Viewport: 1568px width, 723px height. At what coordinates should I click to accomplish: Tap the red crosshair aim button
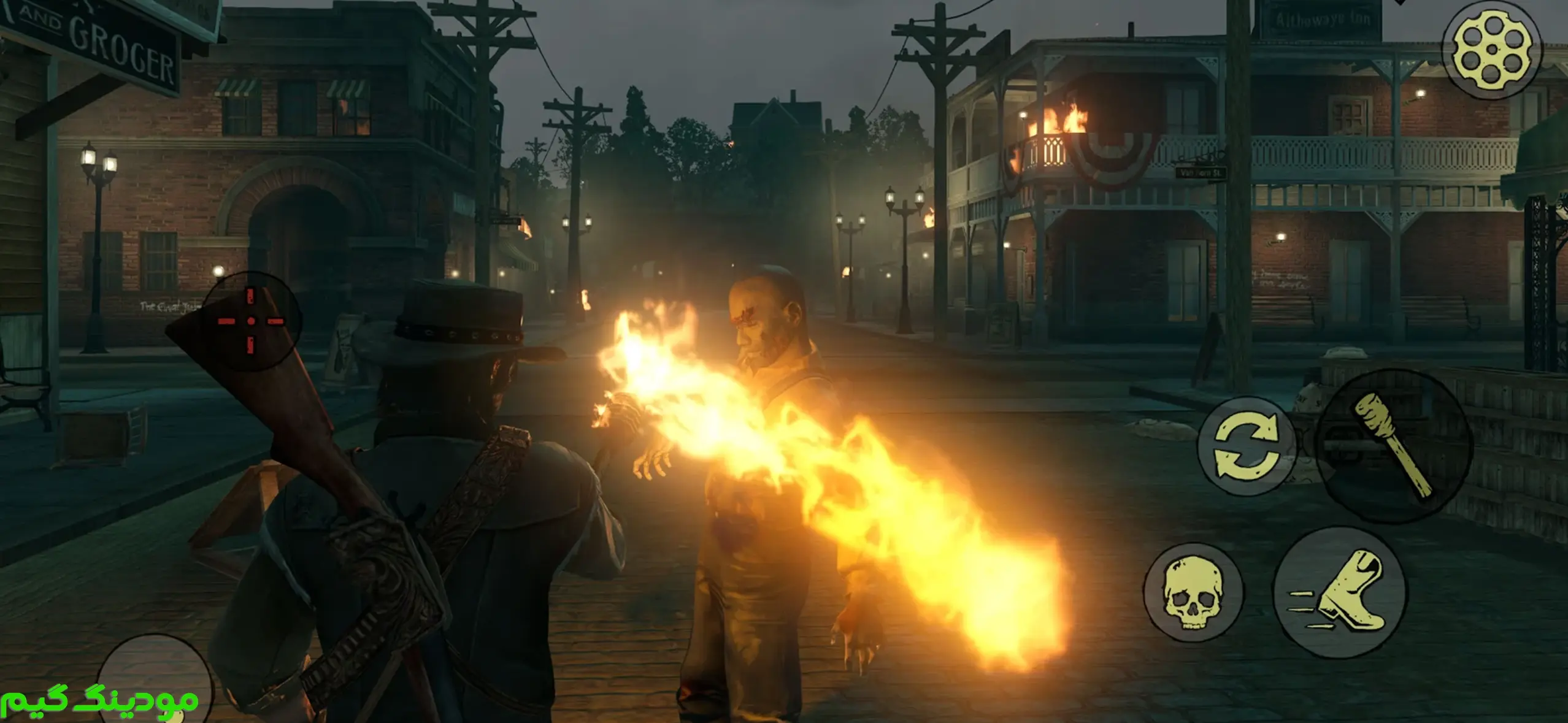point(251,321)
